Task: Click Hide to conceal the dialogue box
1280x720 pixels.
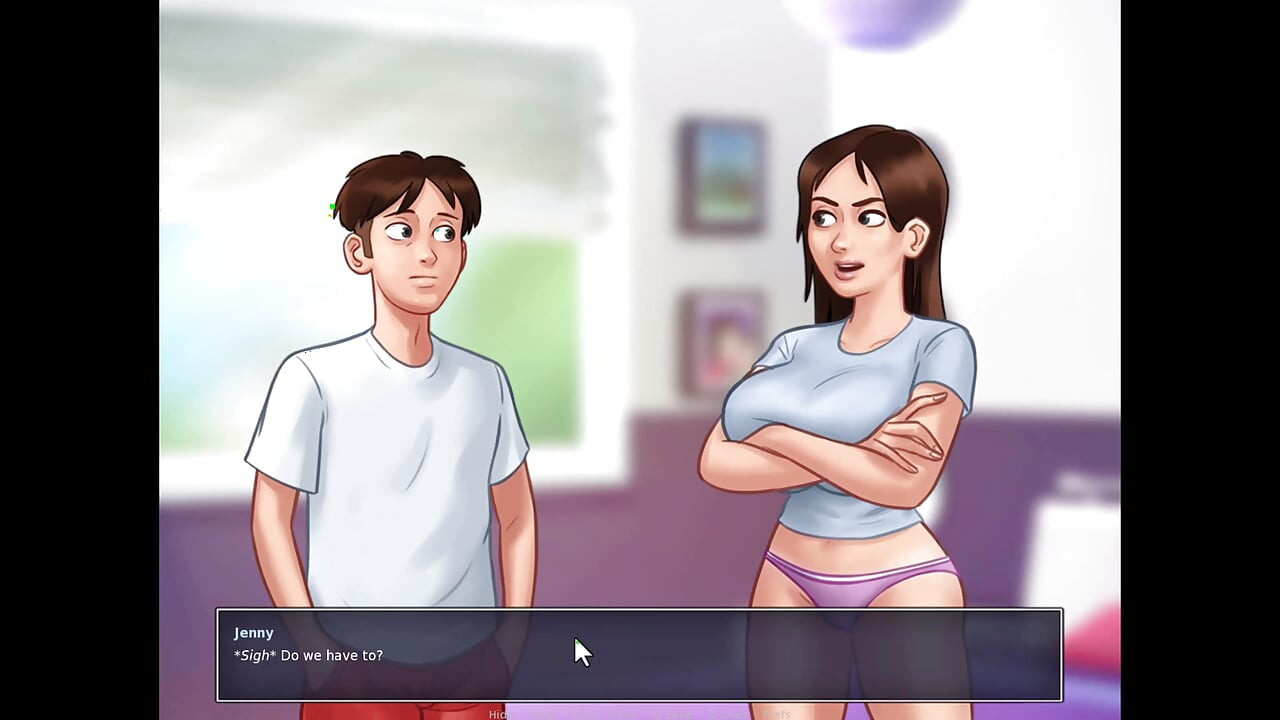Action: [x=497, y=713]
